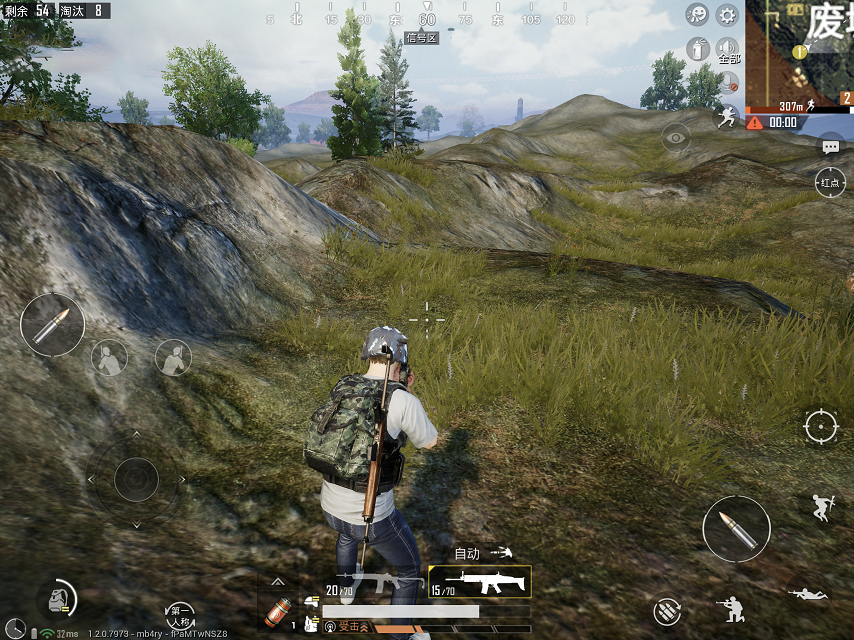
Task: Use the spray paint can button
Action: pos(699,47)
